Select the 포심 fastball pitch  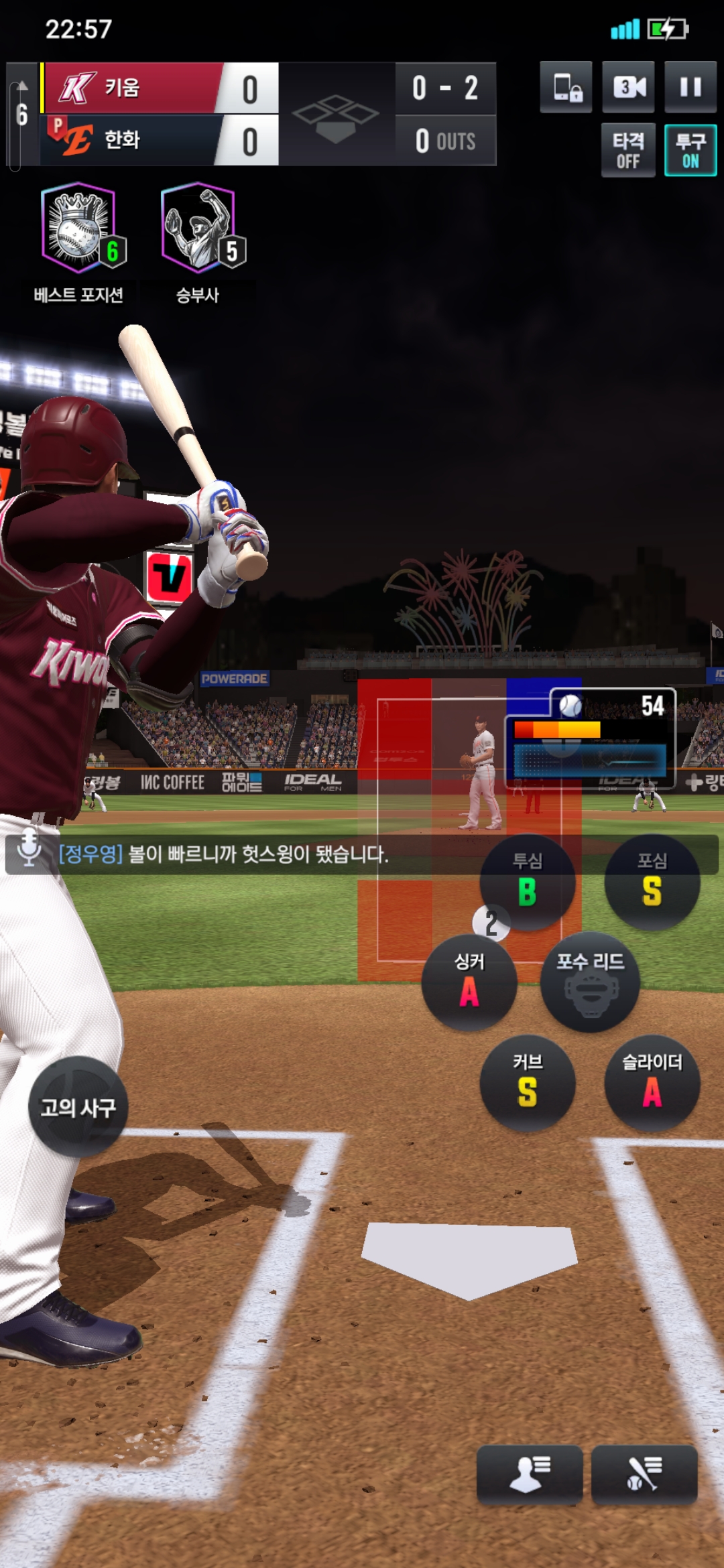coord(652,882)
